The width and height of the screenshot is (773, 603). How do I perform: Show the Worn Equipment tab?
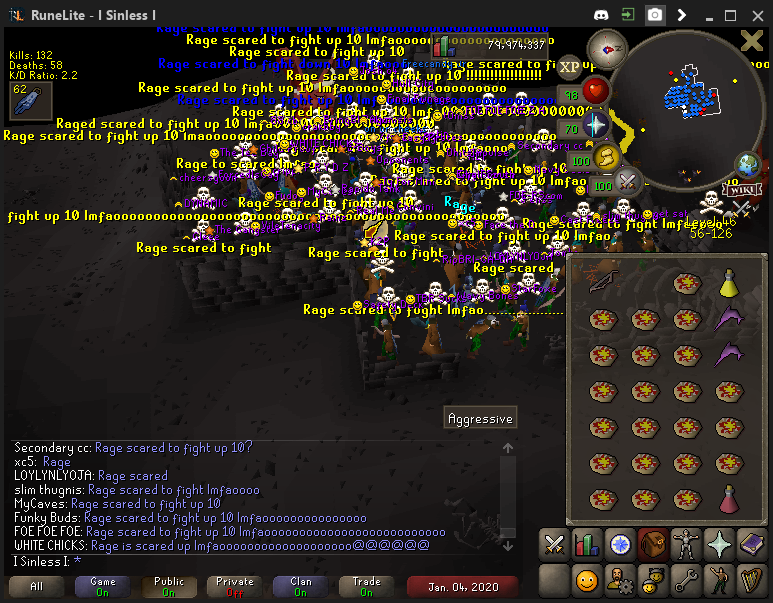point(686,545)
